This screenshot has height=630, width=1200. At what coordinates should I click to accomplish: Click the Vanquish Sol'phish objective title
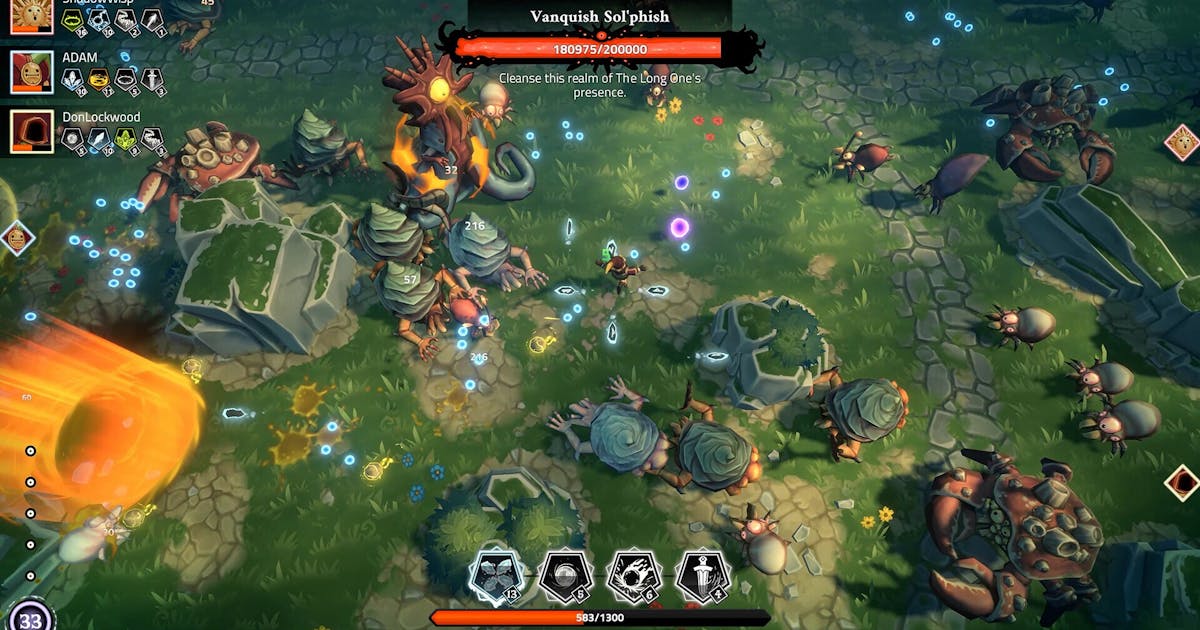click(x=599, y=16)
